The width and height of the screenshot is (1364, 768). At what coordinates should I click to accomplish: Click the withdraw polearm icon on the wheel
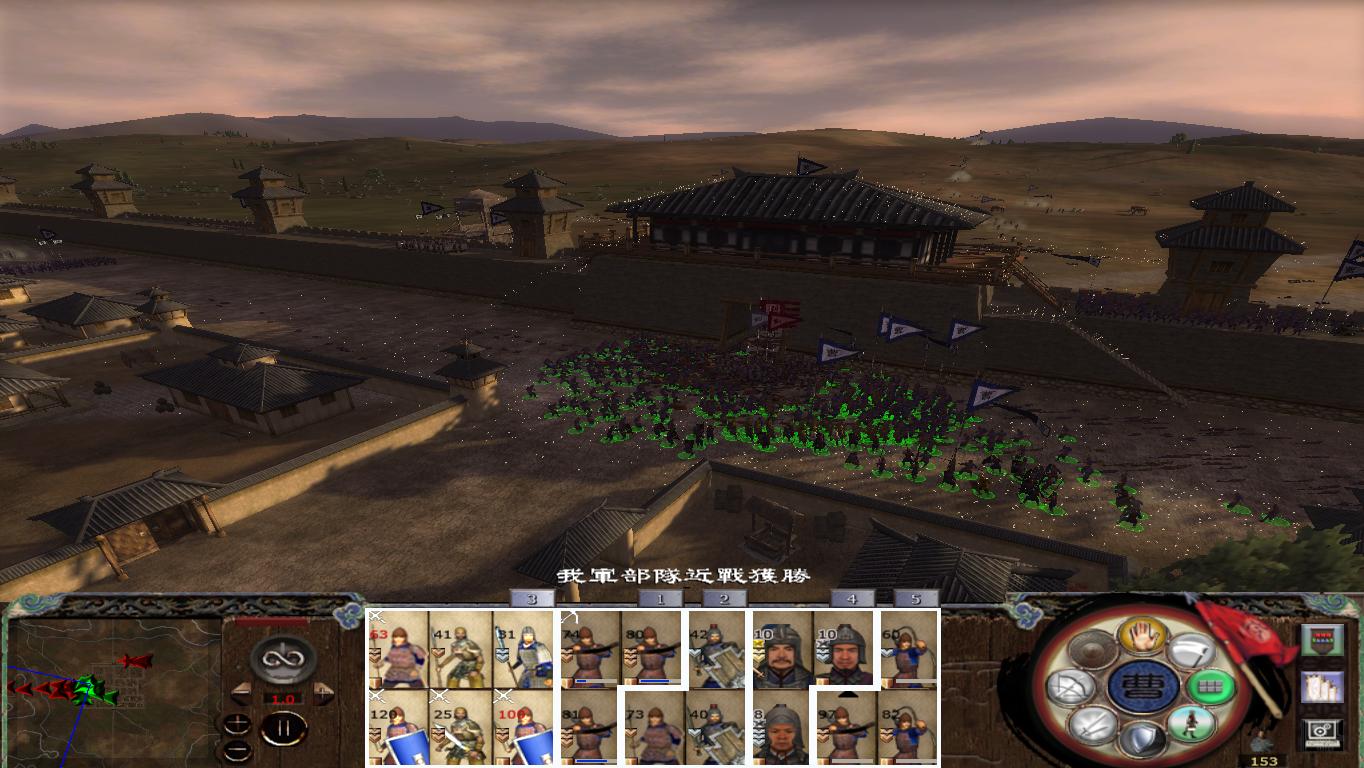click(1189, 651)
